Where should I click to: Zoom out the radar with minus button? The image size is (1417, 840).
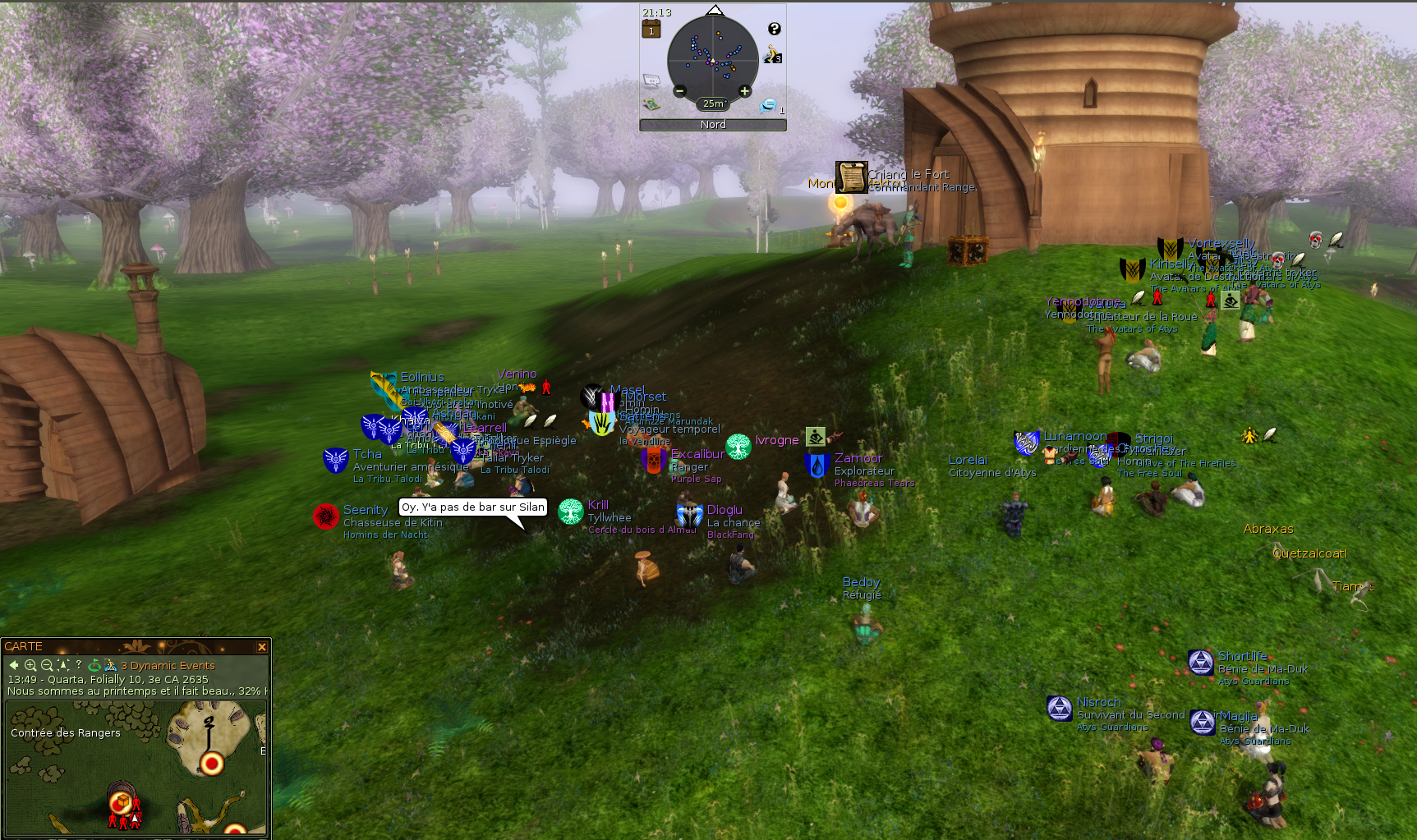(680, 91)
